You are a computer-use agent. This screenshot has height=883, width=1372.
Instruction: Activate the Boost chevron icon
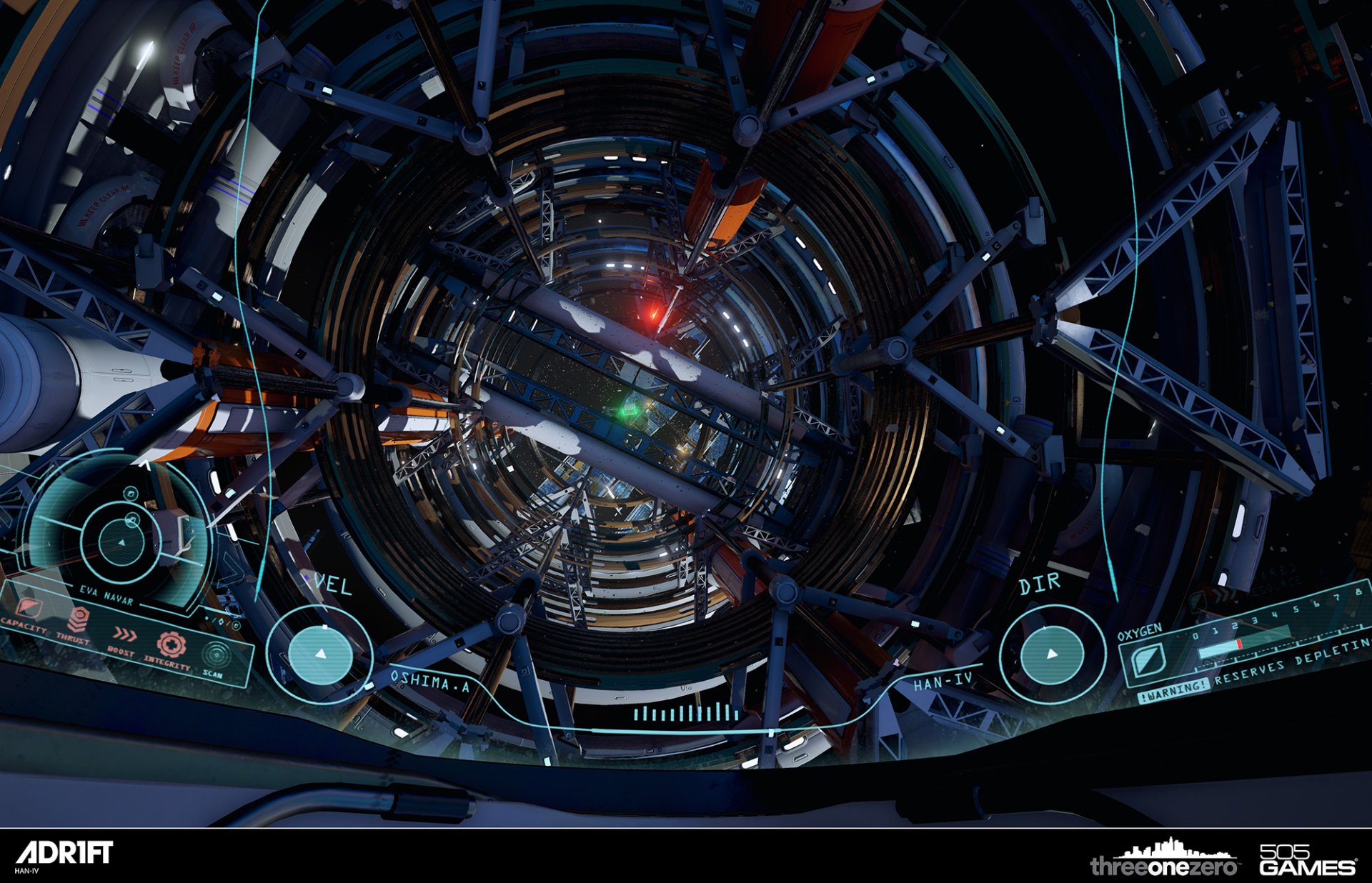125,635
